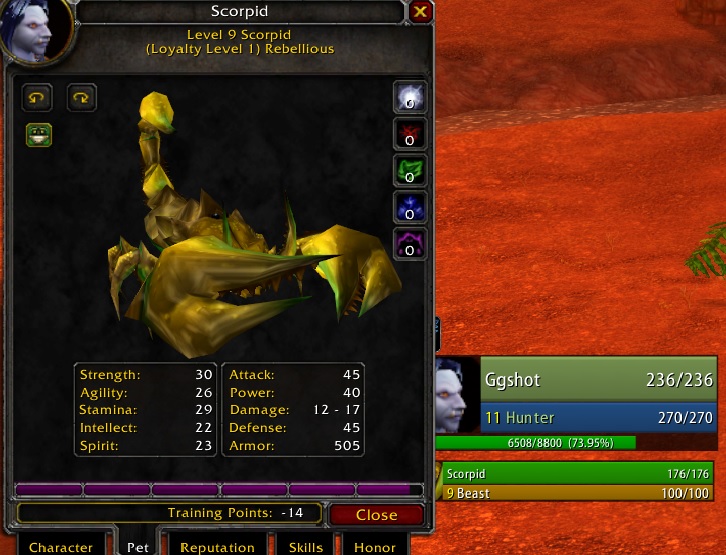Screen dimensions: 726x555
Task: Switch to the Character tab
Action: 61,546
